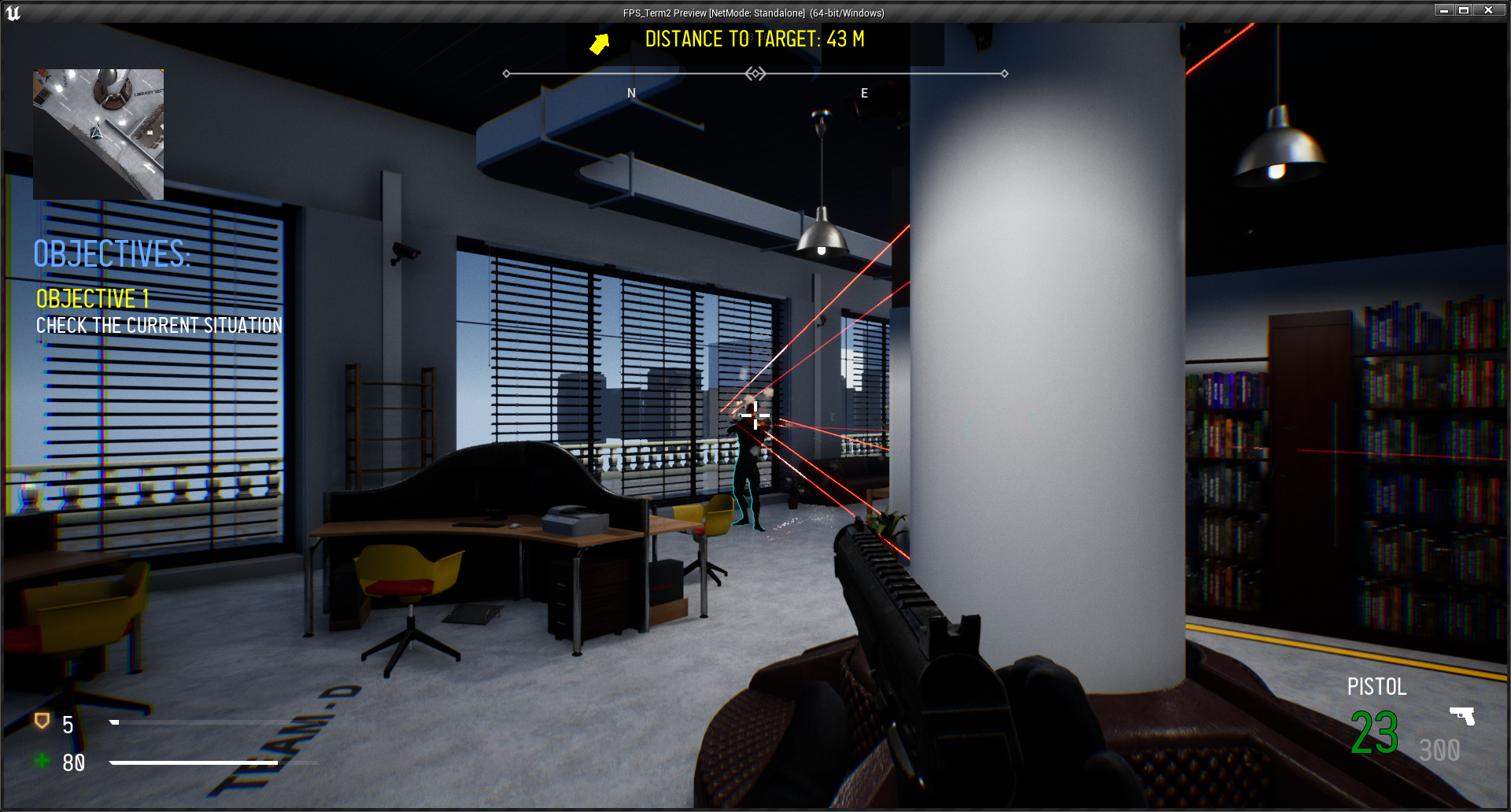Select the Objective 1 tracker entry
The image size is (1511, 812).
93,299
